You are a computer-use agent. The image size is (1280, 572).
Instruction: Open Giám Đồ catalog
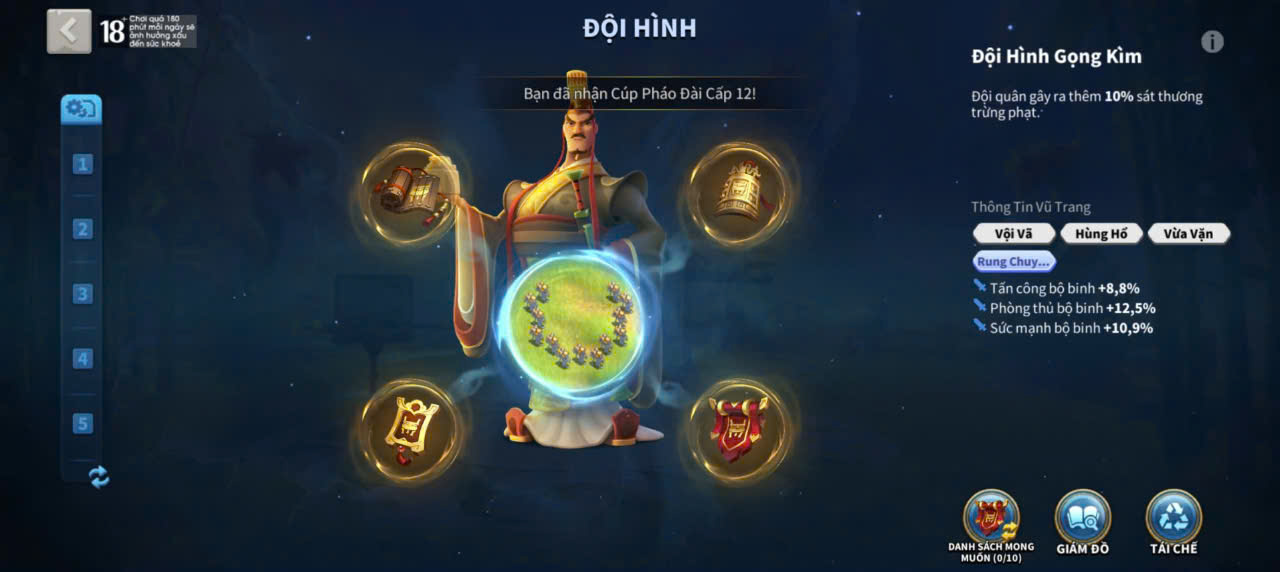[x=1082, y=517]
